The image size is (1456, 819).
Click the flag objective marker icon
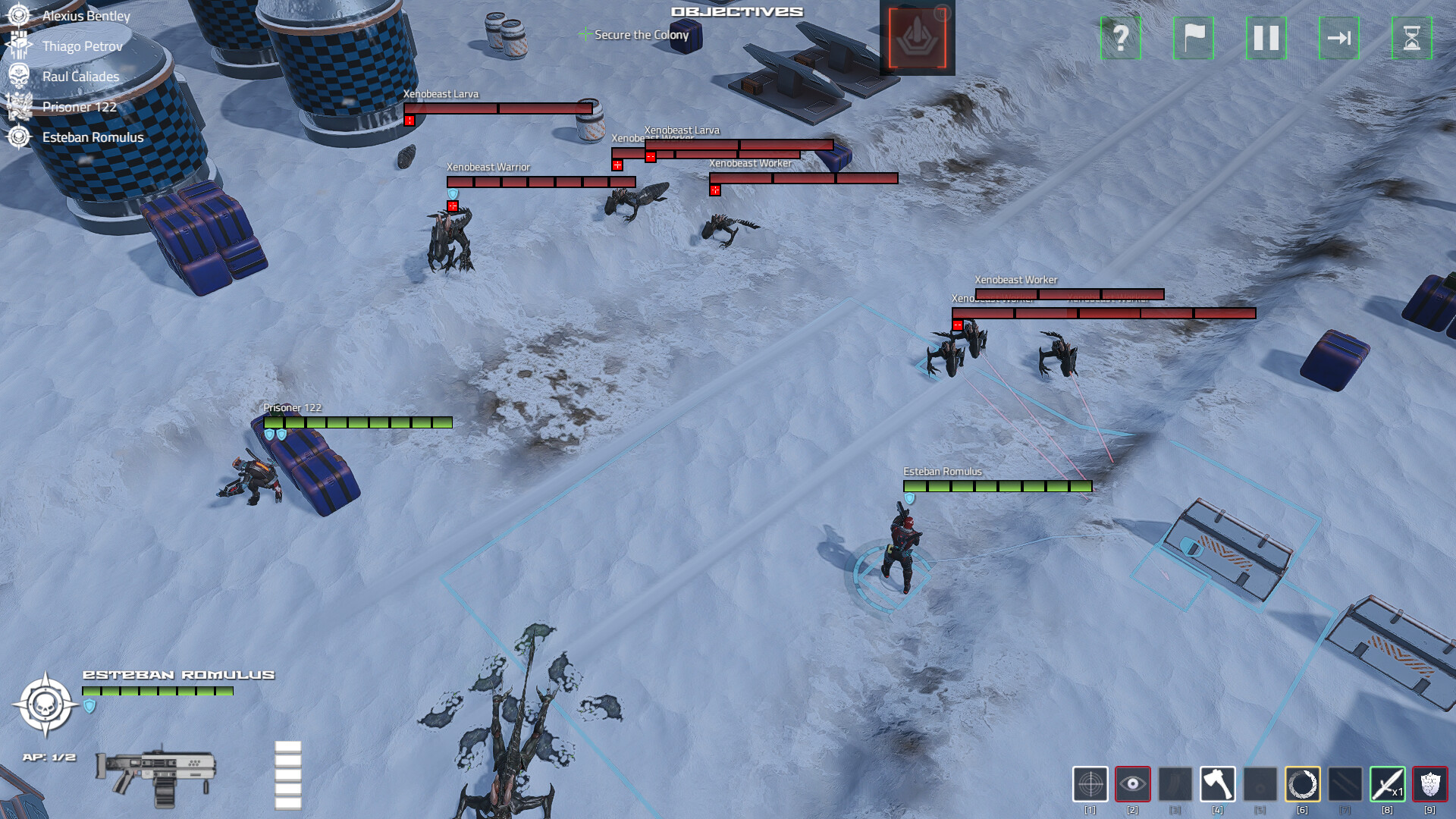pos(1193,39)
